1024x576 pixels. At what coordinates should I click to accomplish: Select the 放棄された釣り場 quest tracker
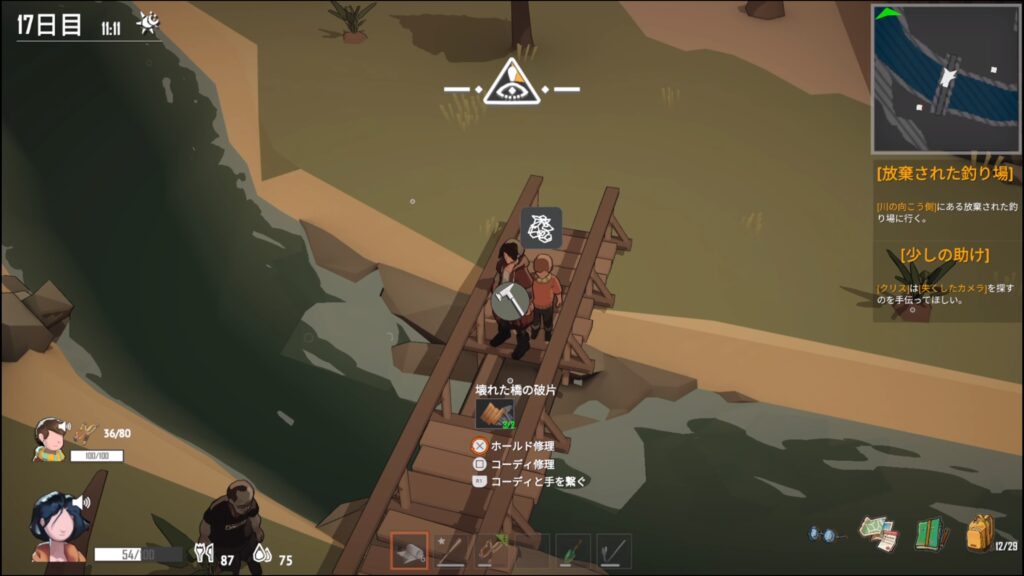coord(945,173)
